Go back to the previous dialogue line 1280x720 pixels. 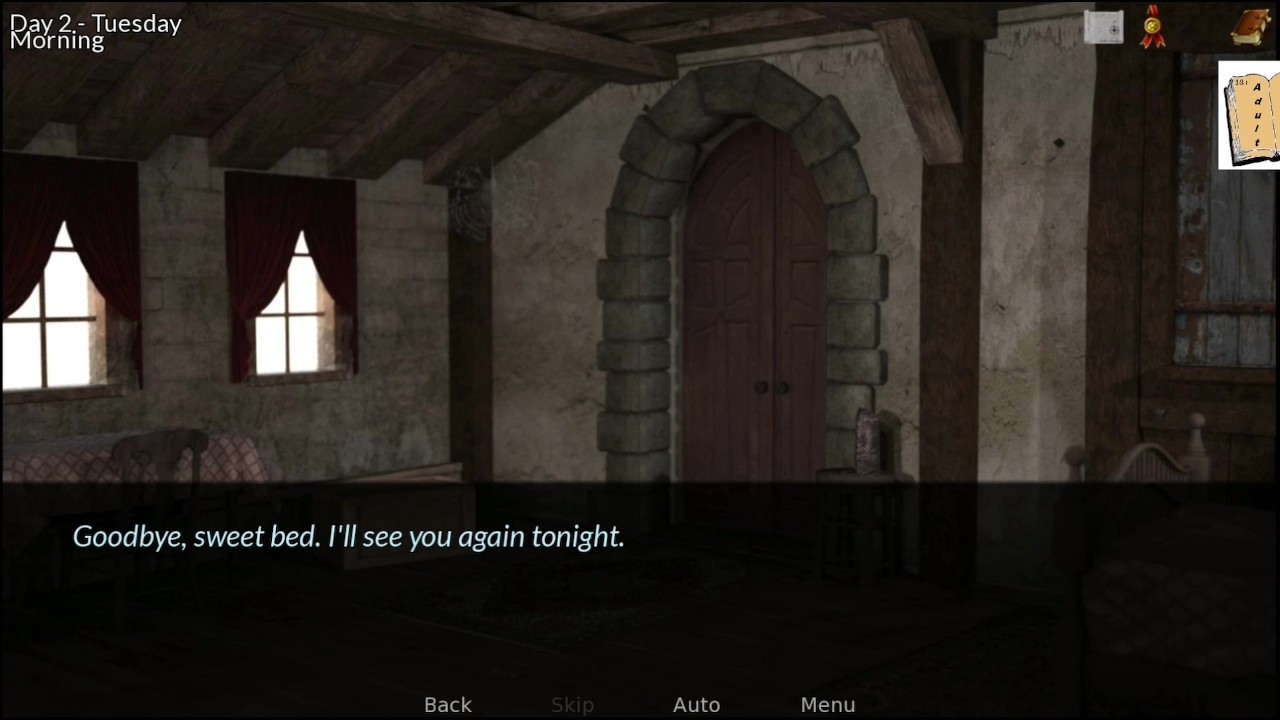tap(447, 705)
